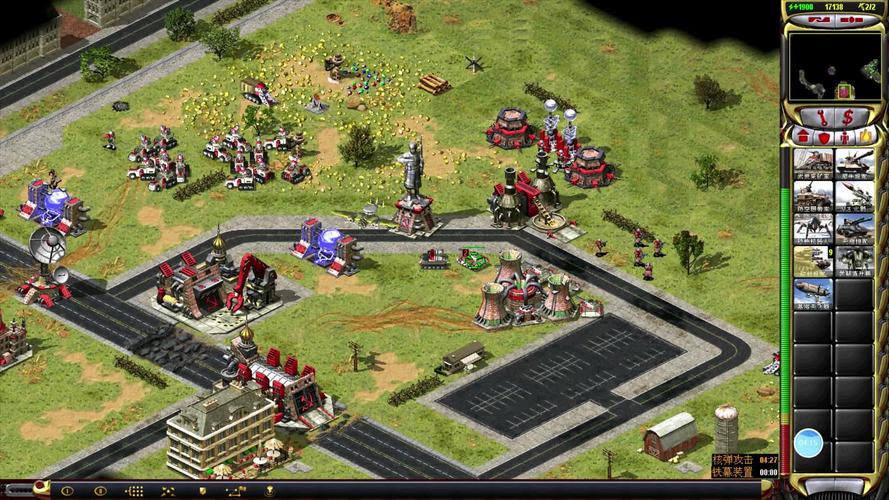Select team 1 on the command bar
This screenshot has height=500, width=889.
coord(66,491)
